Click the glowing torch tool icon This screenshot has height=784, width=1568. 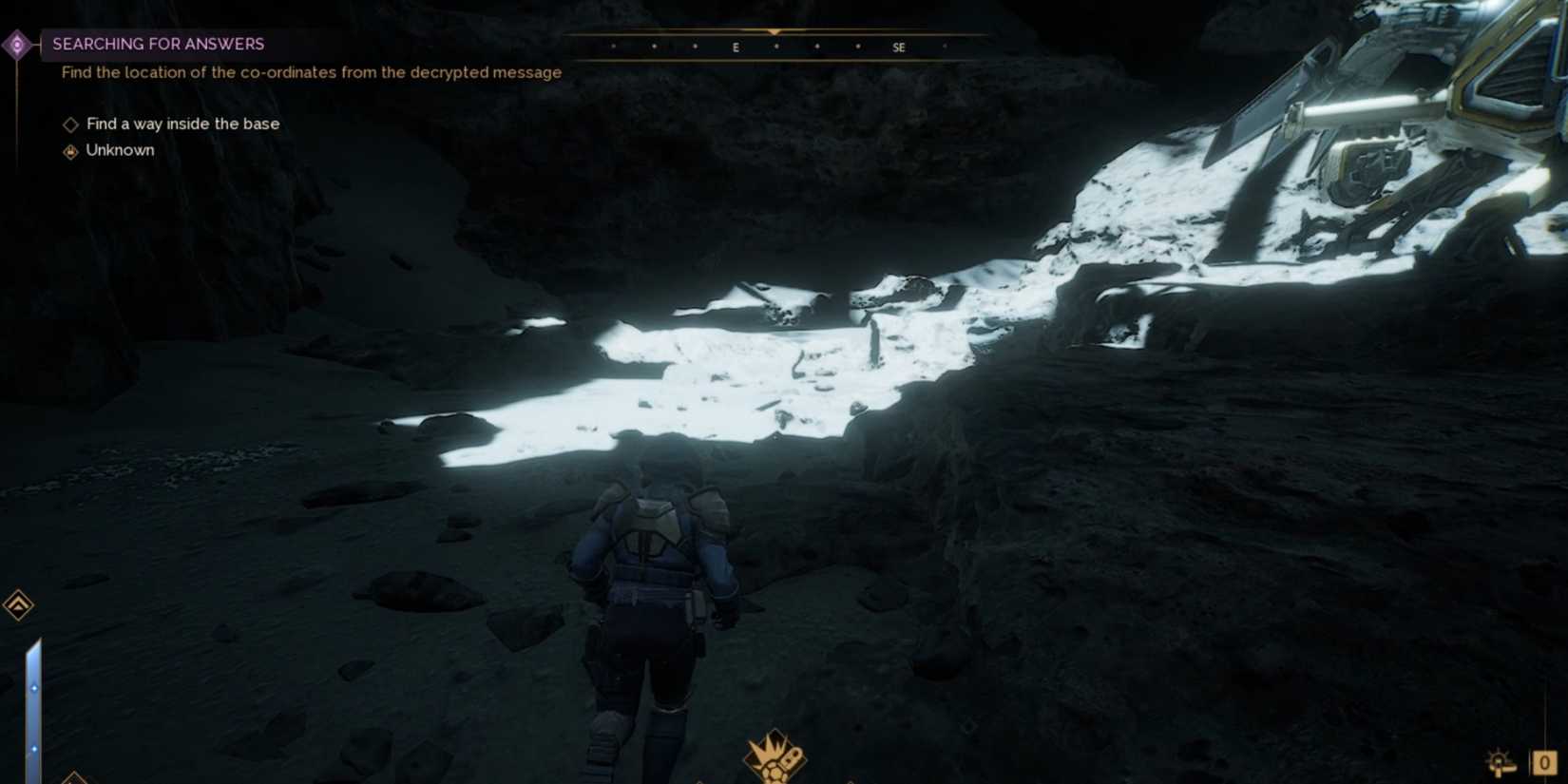pos(1500,763)
